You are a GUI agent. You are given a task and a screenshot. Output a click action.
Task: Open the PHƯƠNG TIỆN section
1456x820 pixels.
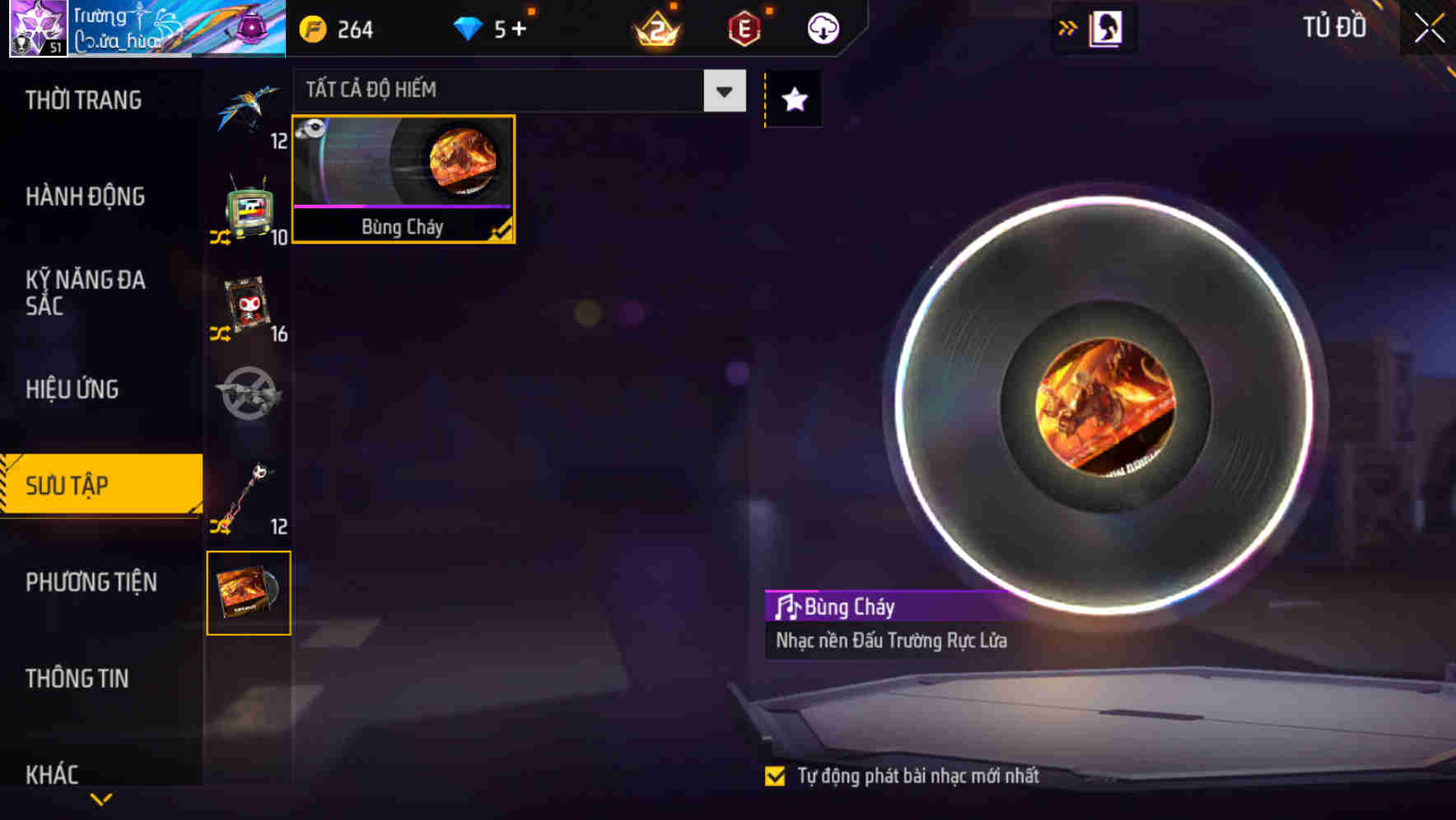91,582
